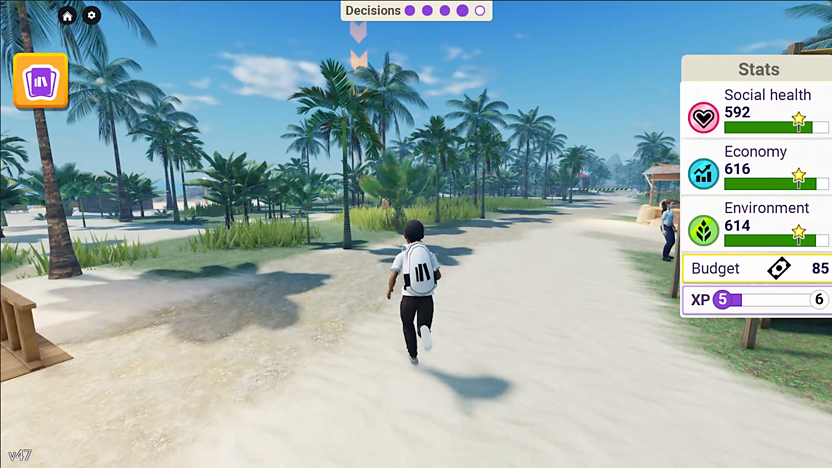This screenshot has width=832, height=468.
Task: Select the Environment stat row
Action: pos(757,224)
